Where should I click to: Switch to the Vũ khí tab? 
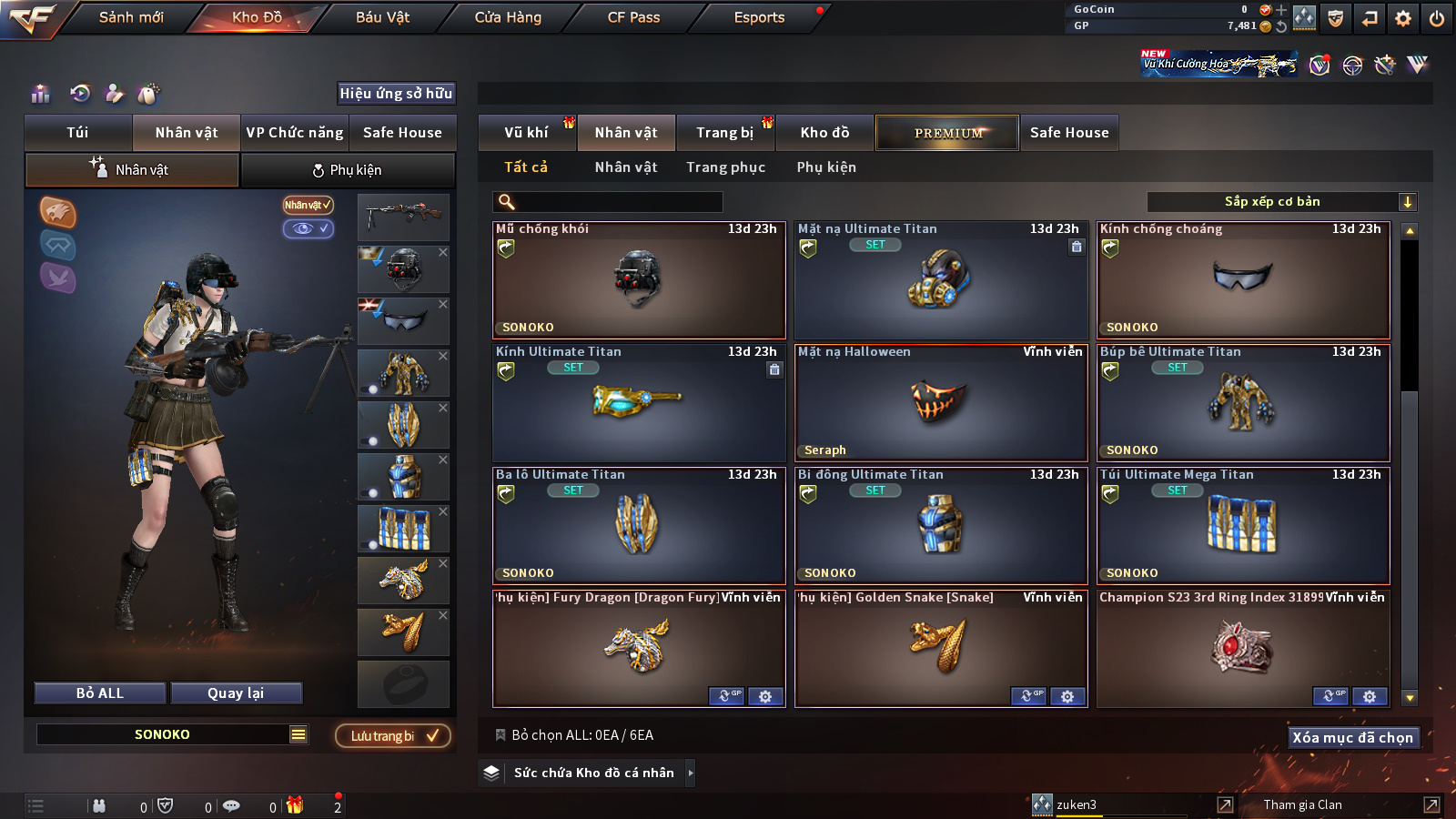(x=526, y=133)
